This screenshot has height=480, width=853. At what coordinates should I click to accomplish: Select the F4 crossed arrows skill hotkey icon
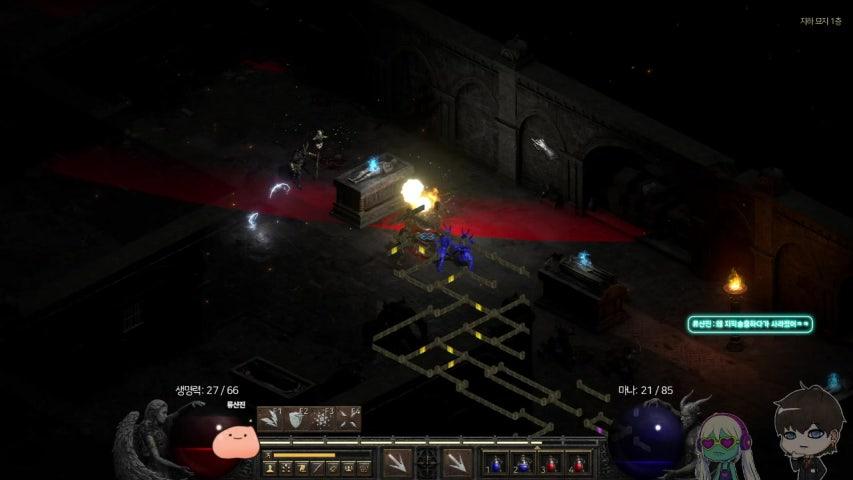pyautogui.click(x=347, y=419)
